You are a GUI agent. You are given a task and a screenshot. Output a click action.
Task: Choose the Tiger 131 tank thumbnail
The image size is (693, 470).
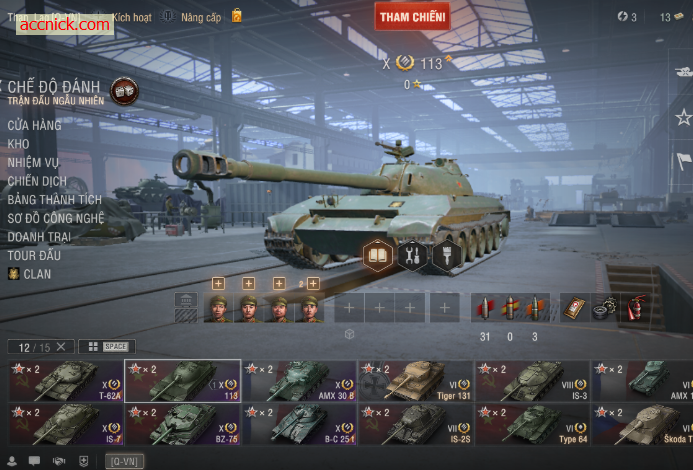click(415, 381)
